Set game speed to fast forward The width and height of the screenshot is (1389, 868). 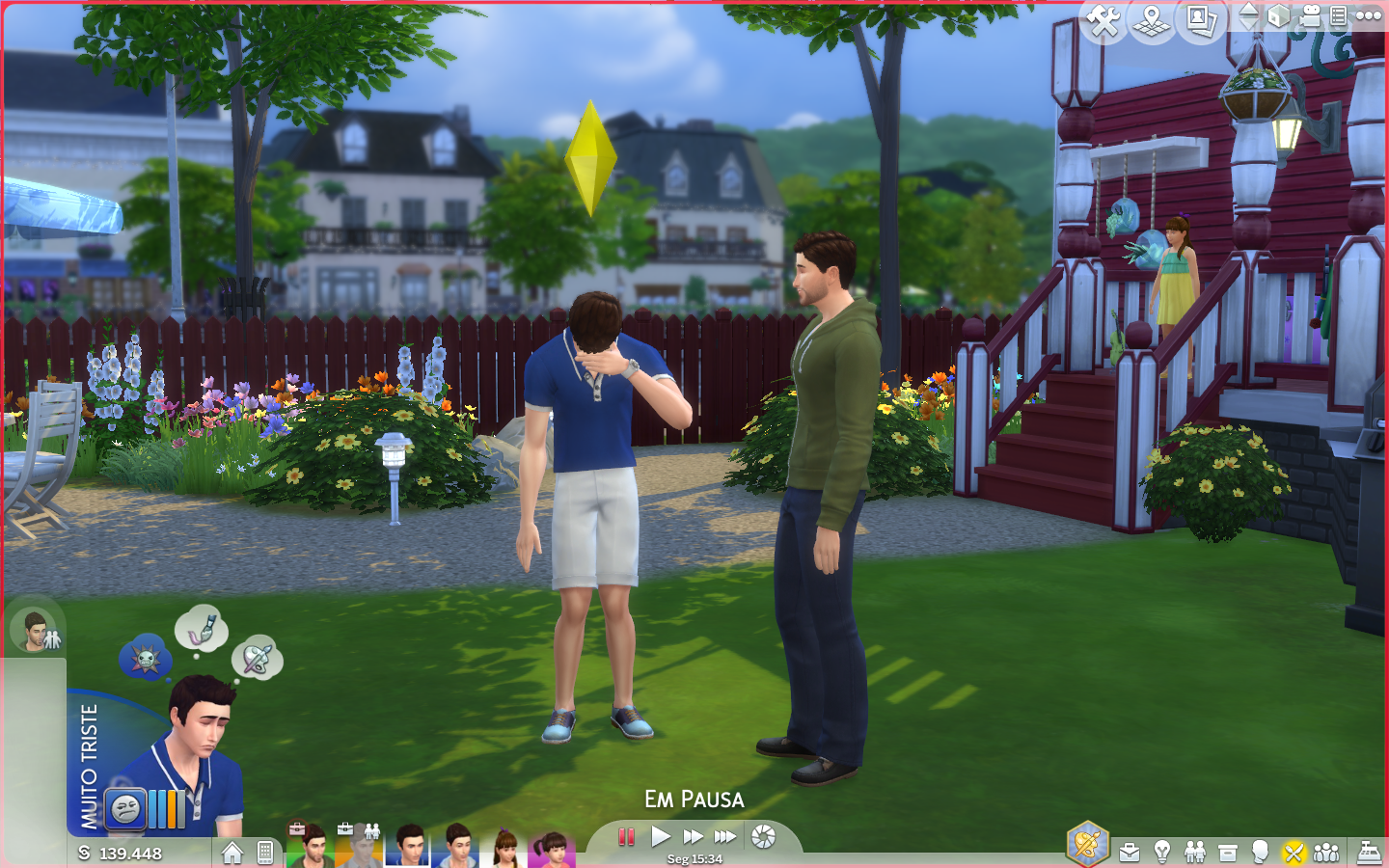point(694,836)
